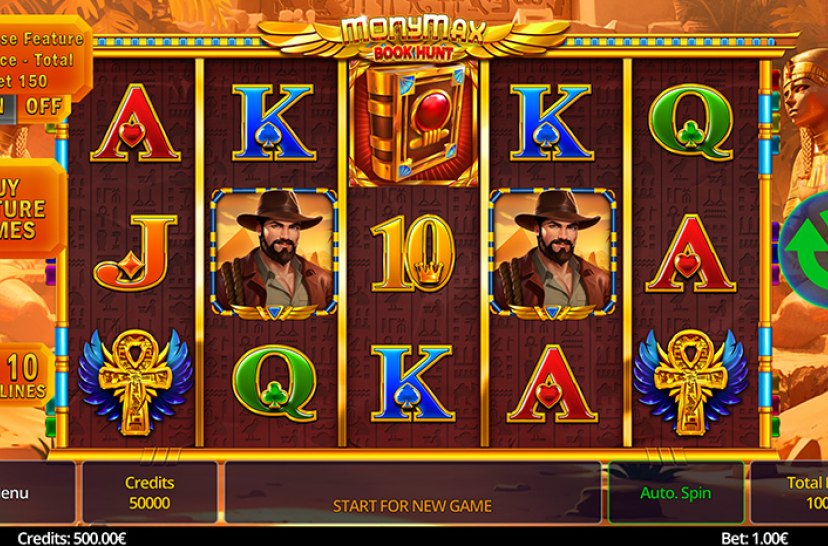828x546 pixels.
Task: Switch Purchase Feature Chance to OFF
Action: pos(43,105)
